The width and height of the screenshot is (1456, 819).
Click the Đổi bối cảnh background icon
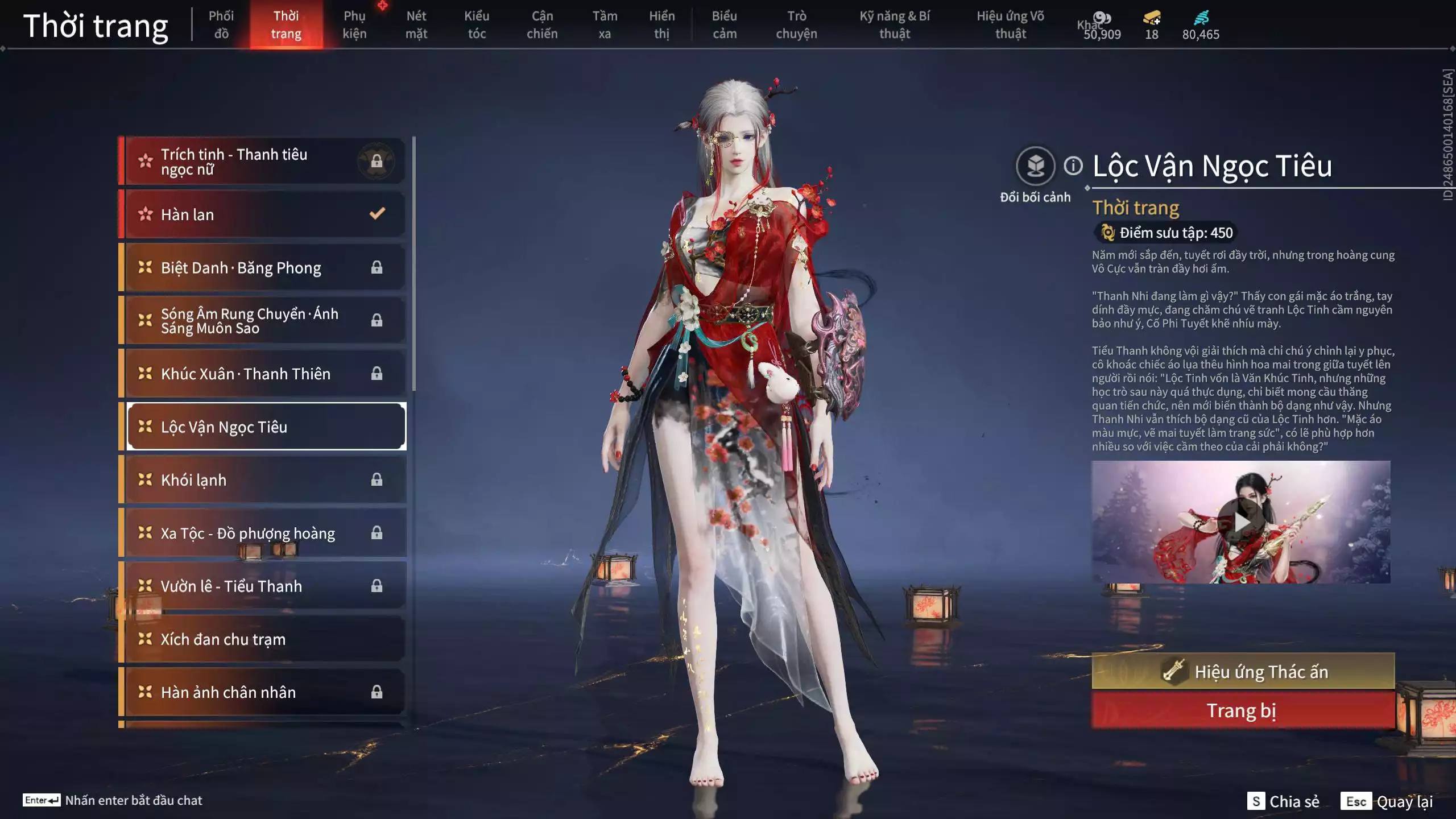point(1035,166)
